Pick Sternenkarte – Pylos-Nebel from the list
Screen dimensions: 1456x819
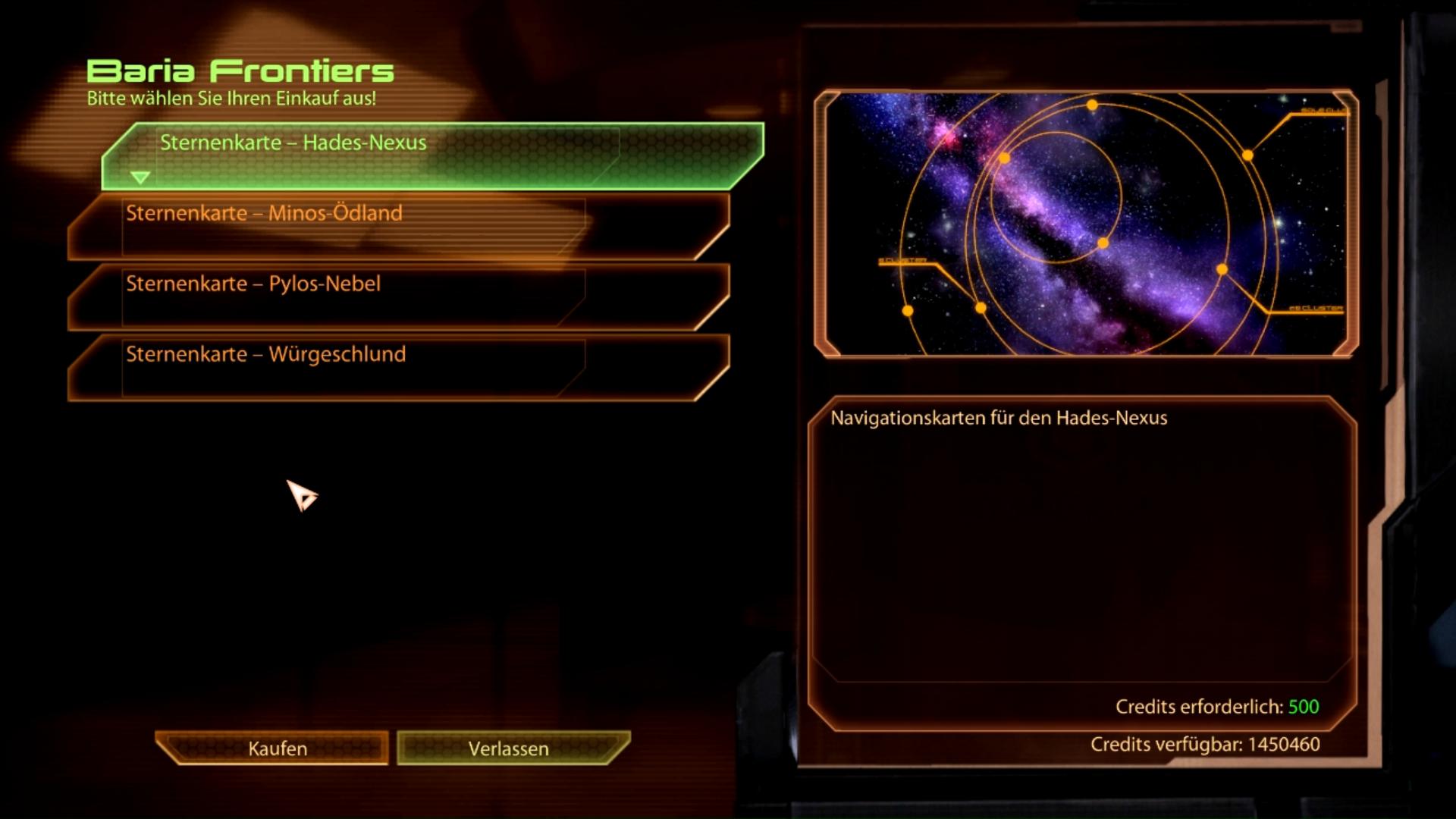398,297
